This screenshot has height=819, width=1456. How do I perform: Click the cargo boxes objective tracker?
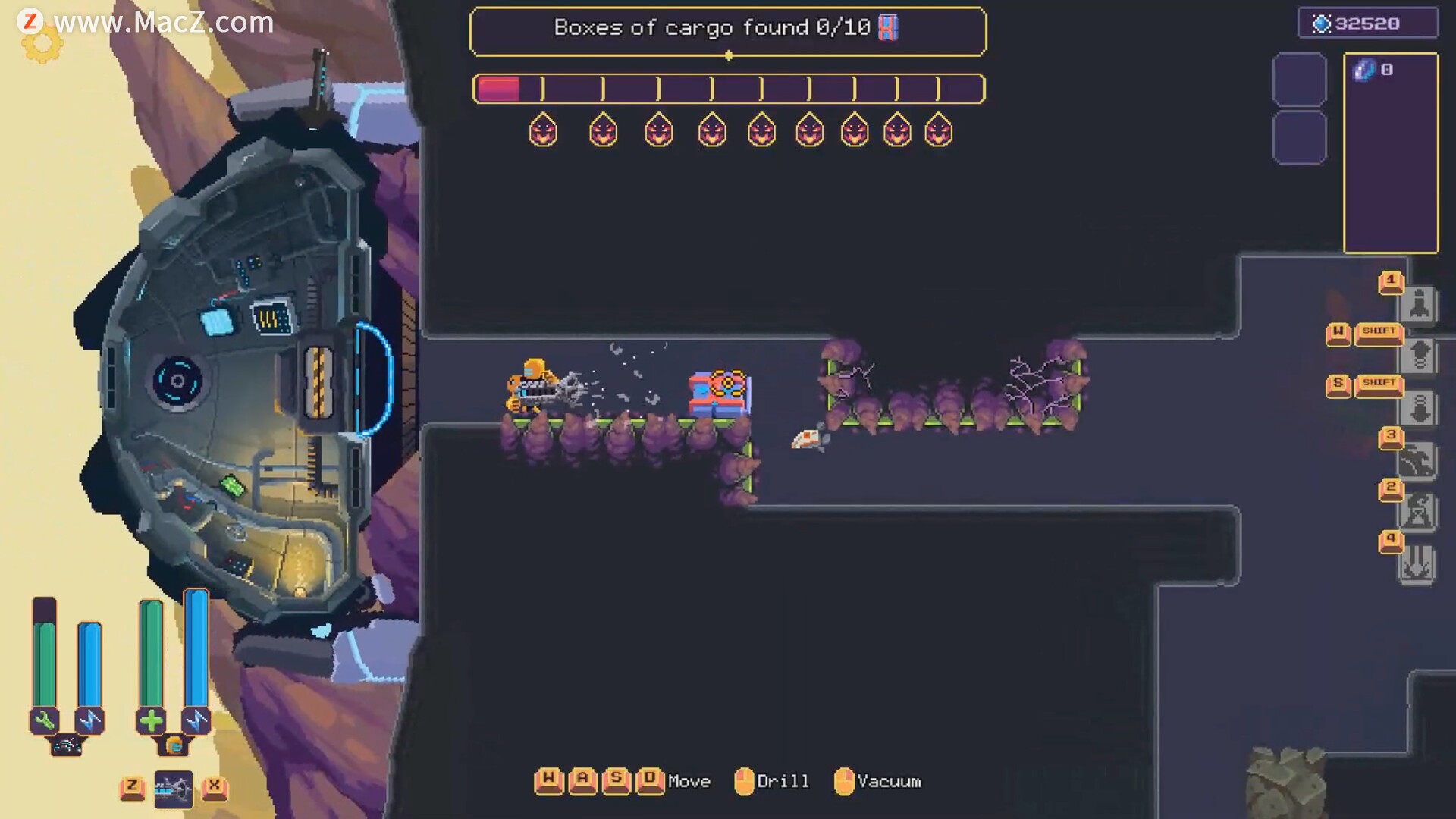pyautogui.click(x=727, y=30)
